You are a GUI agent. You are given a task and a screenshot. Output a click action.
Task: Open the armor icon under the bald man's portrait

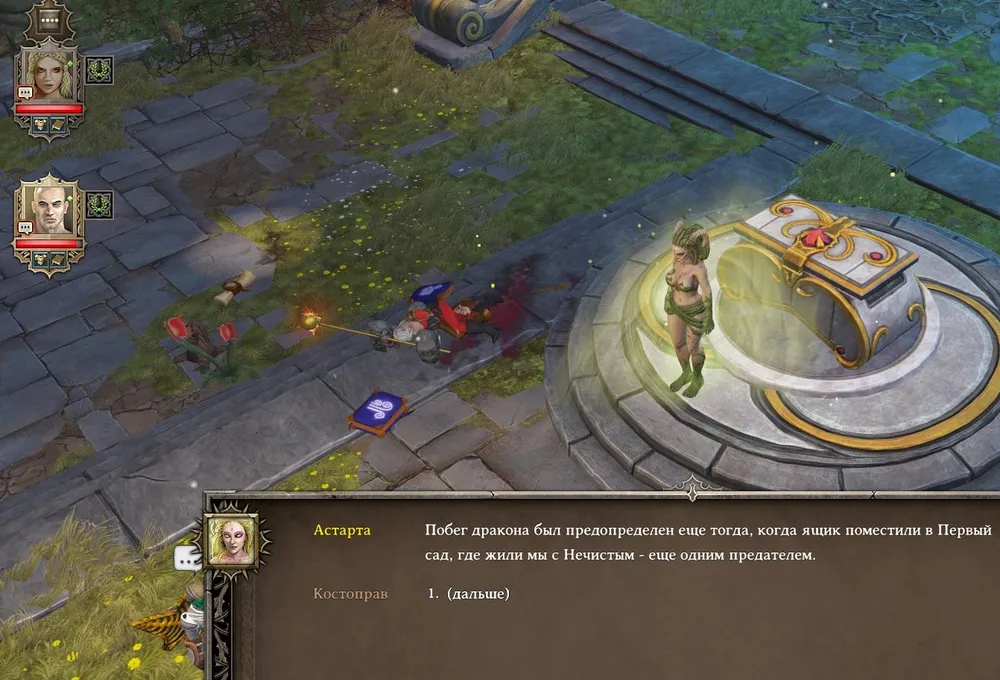39,260
